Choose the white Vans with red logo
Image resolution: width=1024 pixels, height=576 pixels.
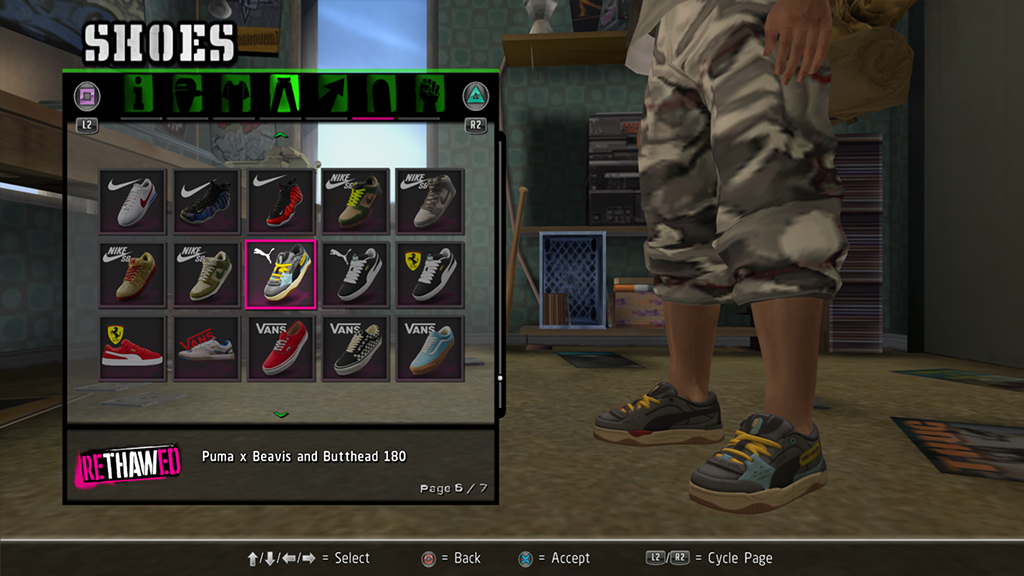click(206, 348)
